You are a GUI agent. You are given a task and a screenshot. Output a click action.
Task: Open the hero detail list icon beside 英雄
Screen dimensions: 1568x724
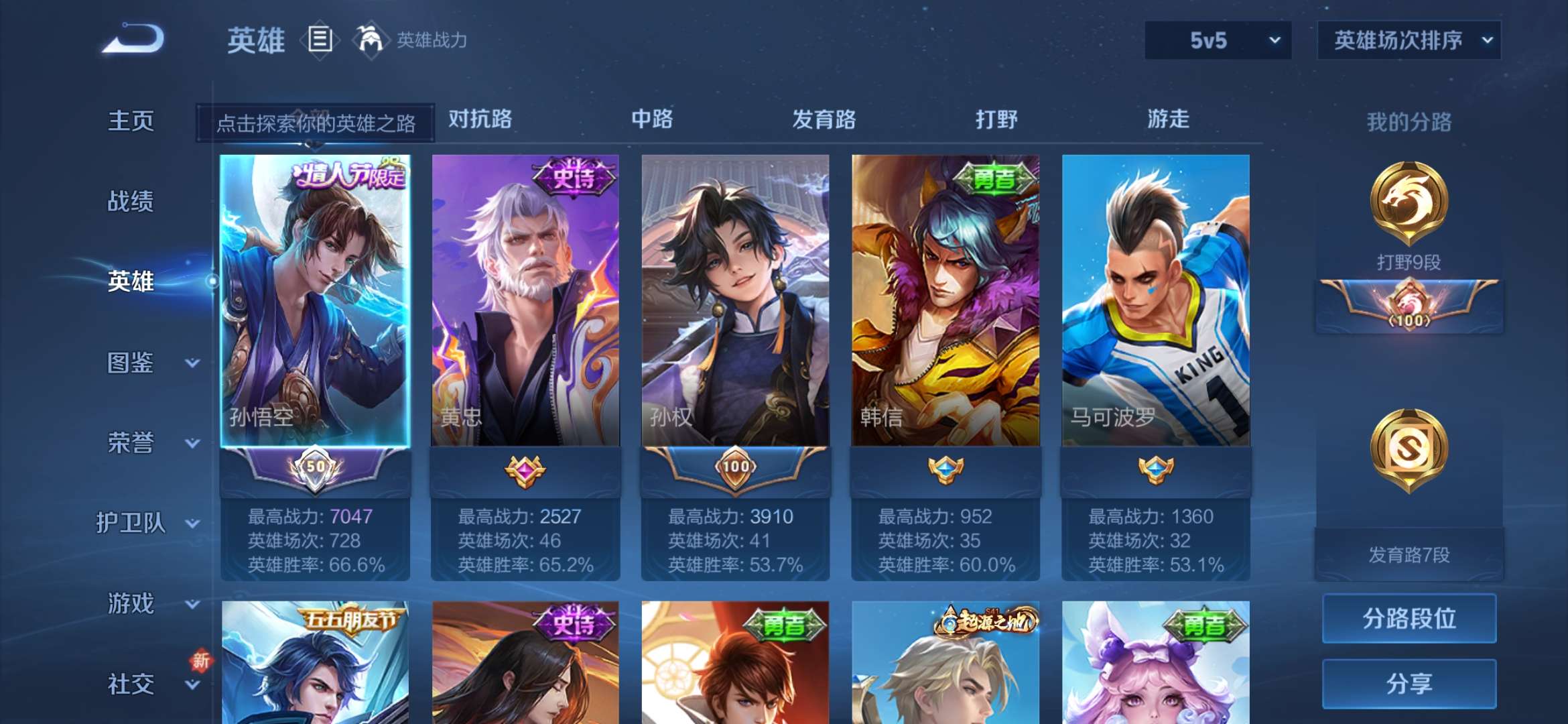click(320, 40)
